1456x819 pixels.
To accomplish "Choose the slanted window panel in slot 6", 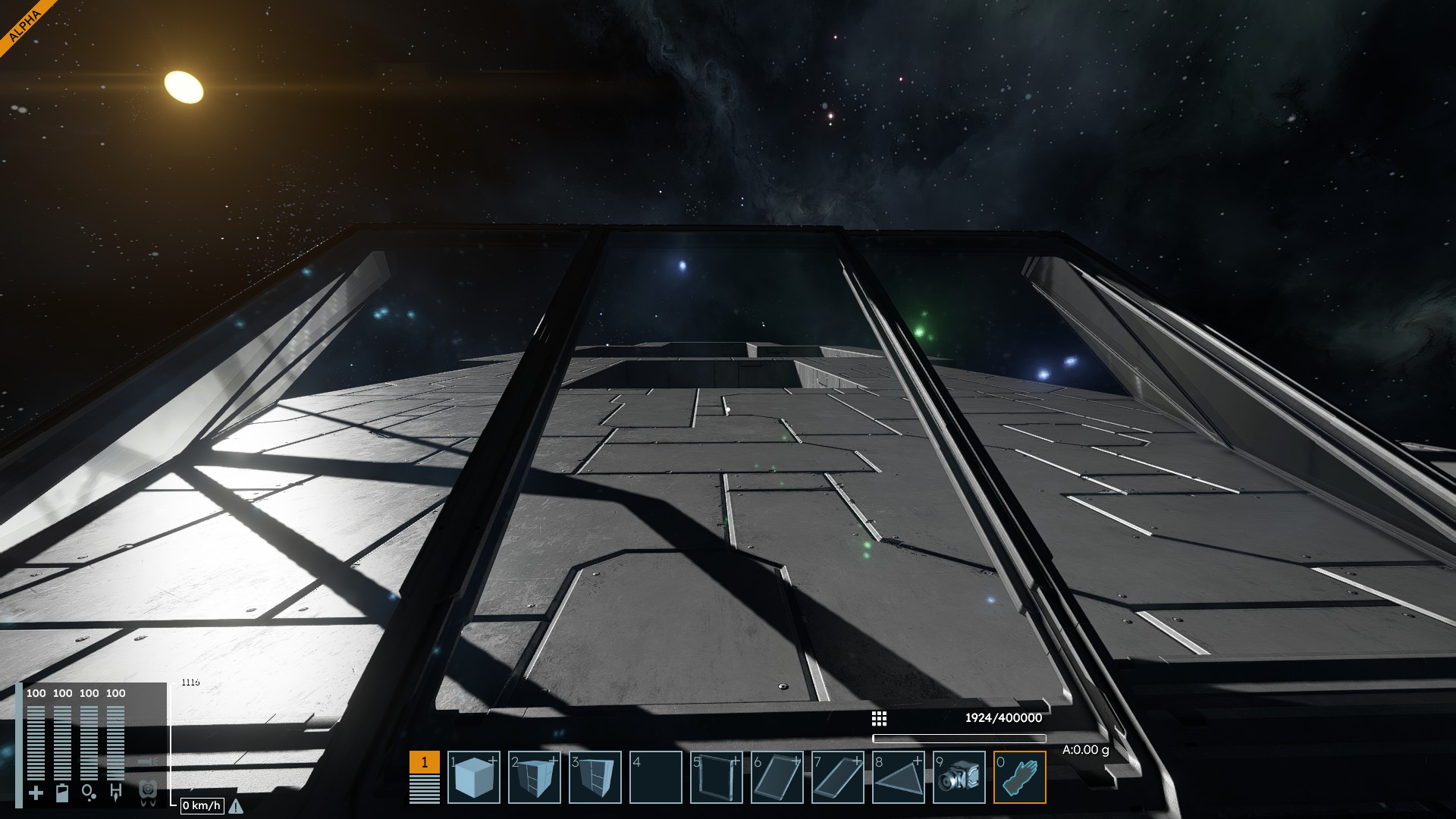I will [x=777, y=777].
